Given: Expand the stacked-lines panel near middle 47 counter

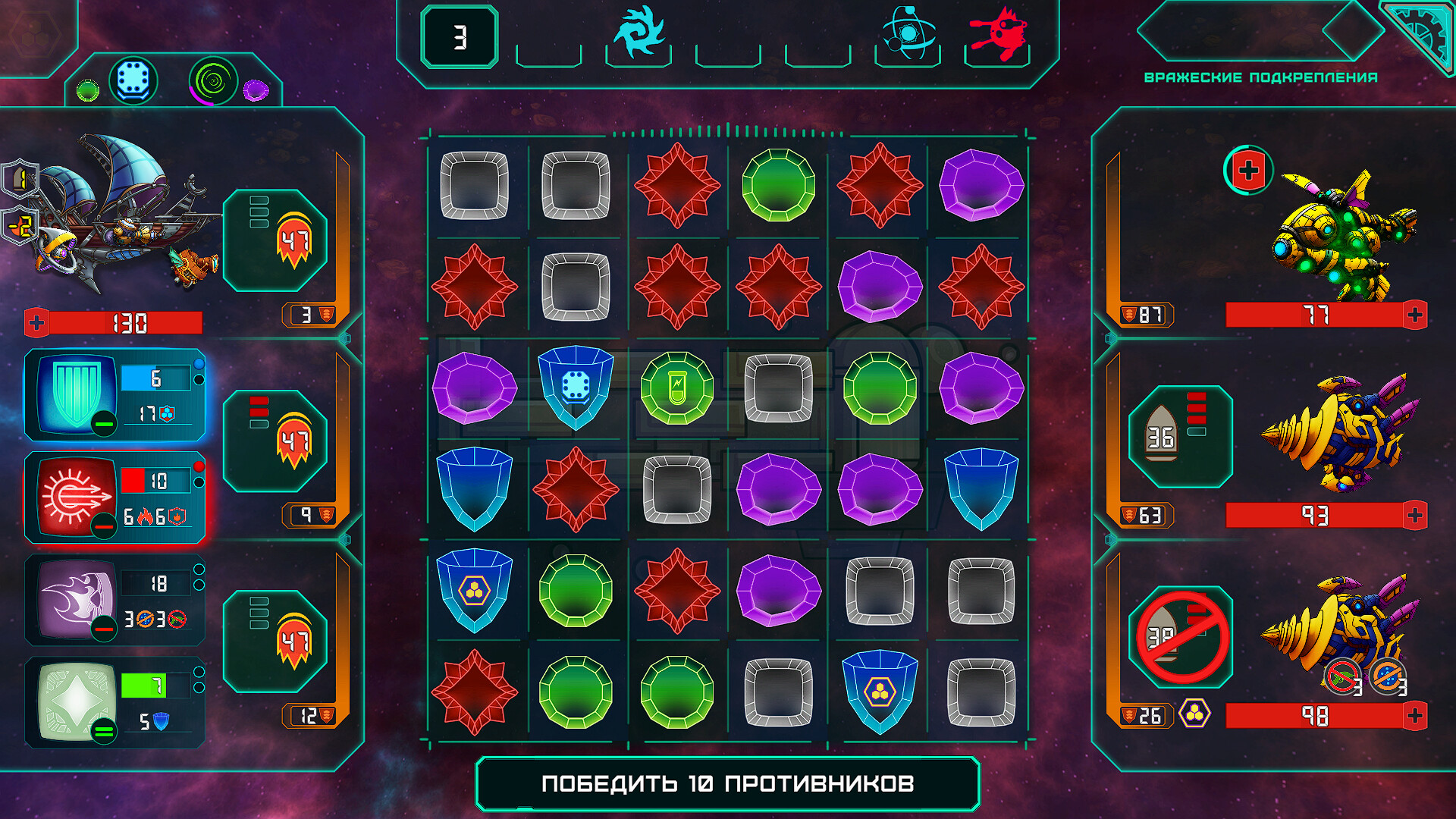Looking at the screenshot, I should pyautogui.click(x=258, y=413).
